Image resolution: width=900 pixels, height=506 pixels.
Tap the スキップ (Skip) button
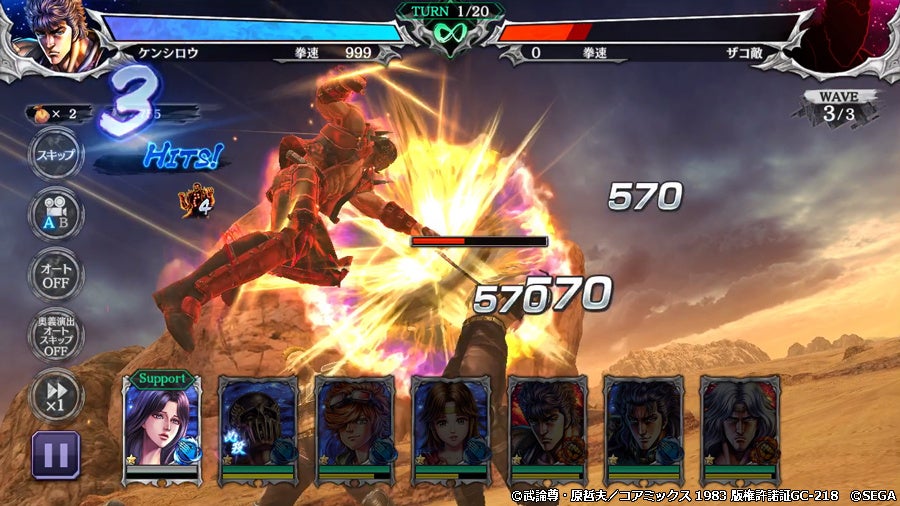(x=55, y=155)
